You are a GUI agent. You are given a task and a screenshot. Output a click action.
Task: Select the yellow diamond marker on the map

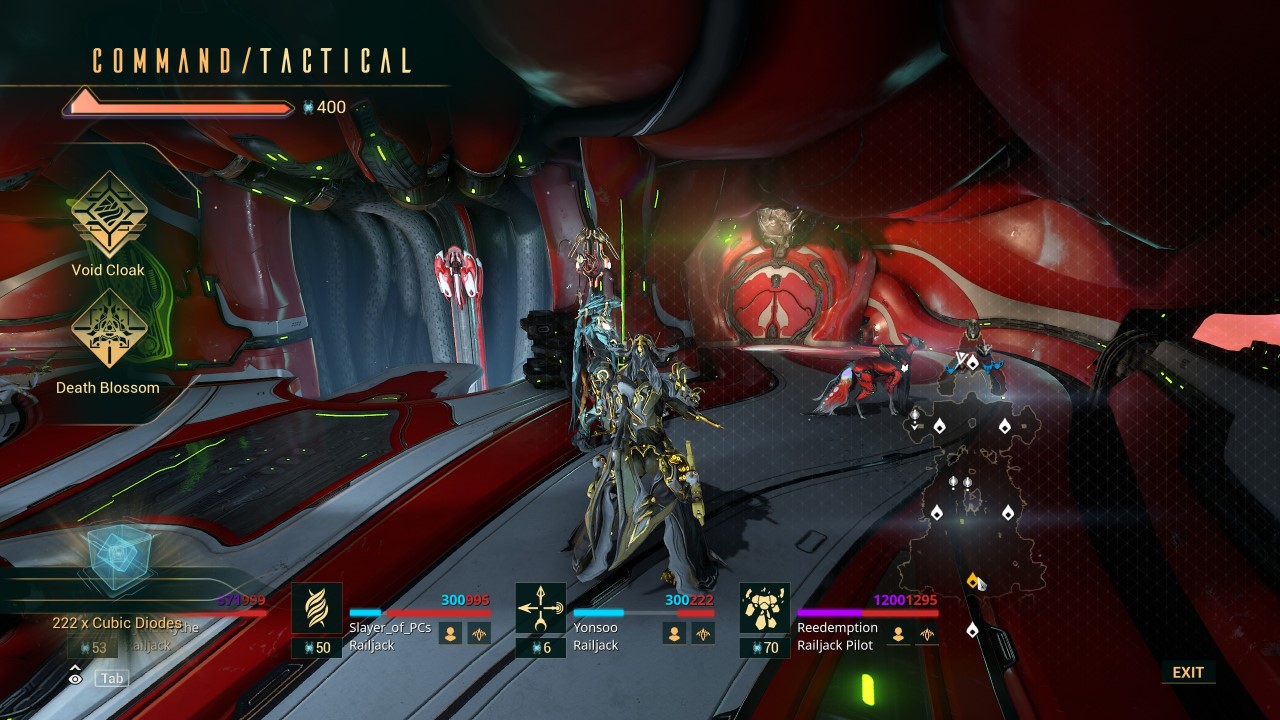(973, 580)
